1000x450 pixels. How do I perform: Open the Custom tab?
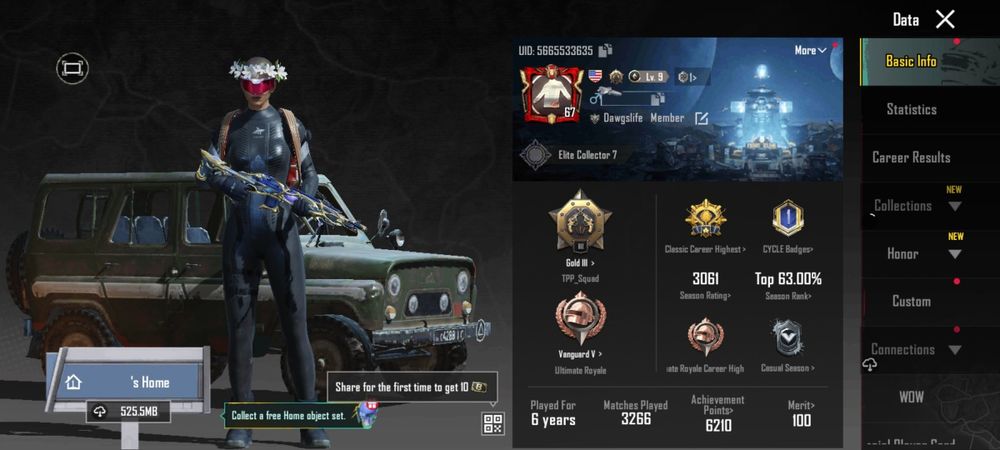(x=911, y=301)
